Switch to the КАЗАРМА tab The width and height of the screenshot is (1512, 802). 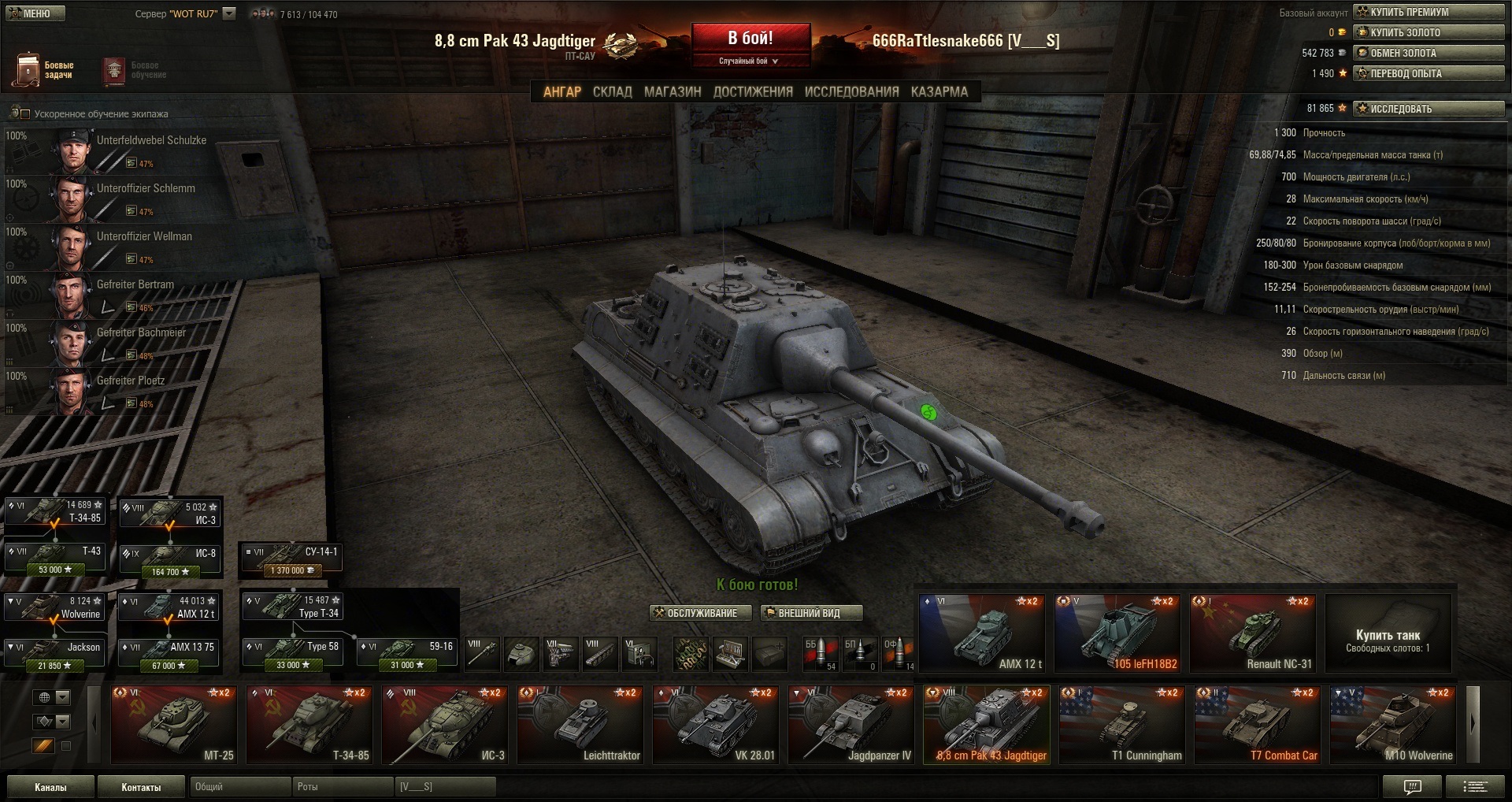click(x=939, y=92)
